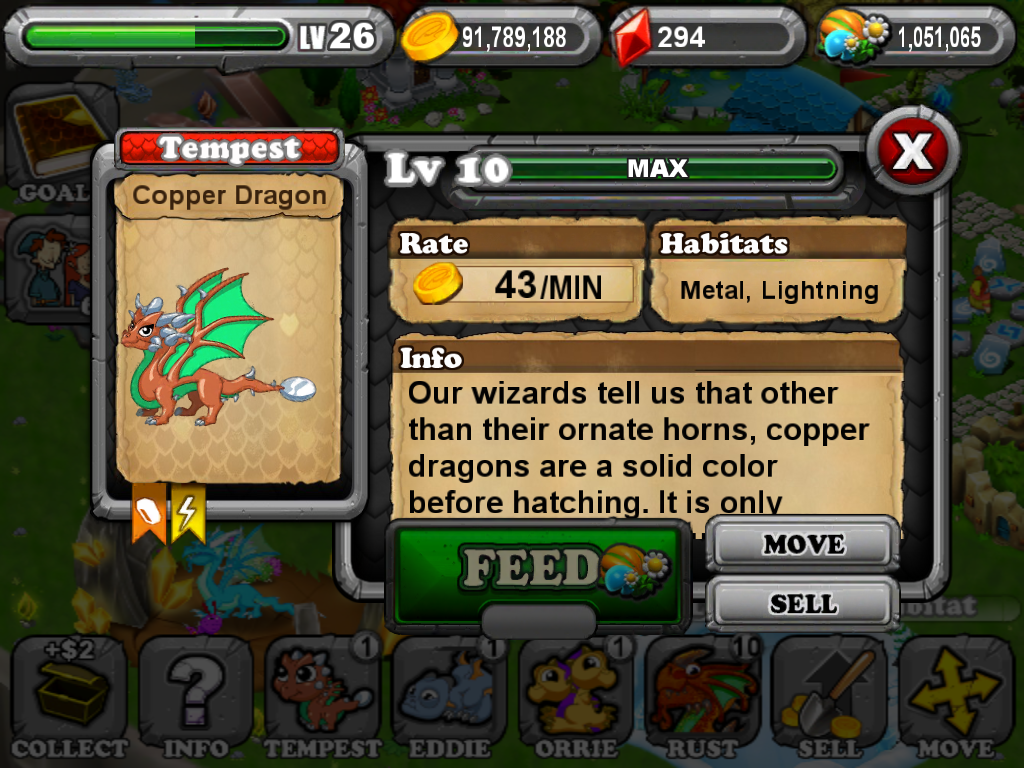Select the Tempest dragon portrait

(322, 695)
